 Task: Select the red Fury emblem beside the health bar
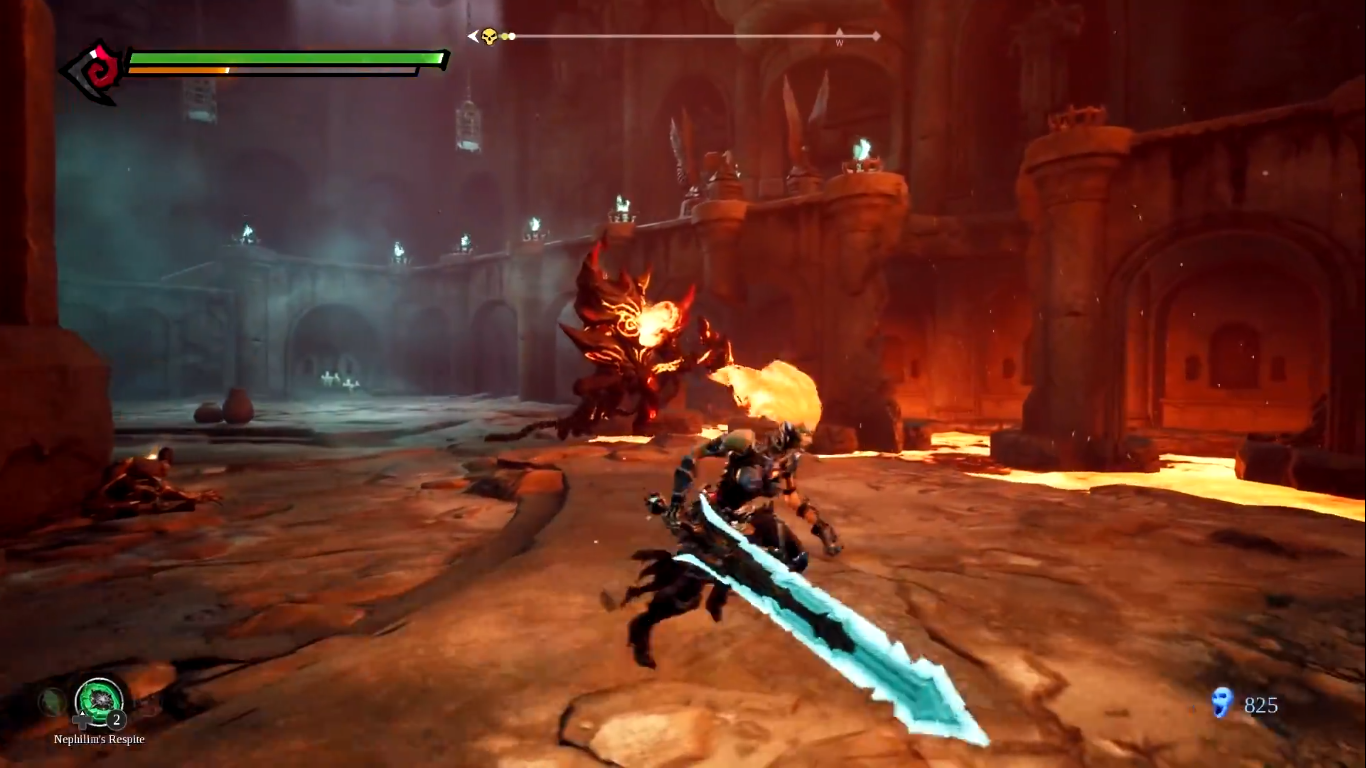click(x=95, y=71)
